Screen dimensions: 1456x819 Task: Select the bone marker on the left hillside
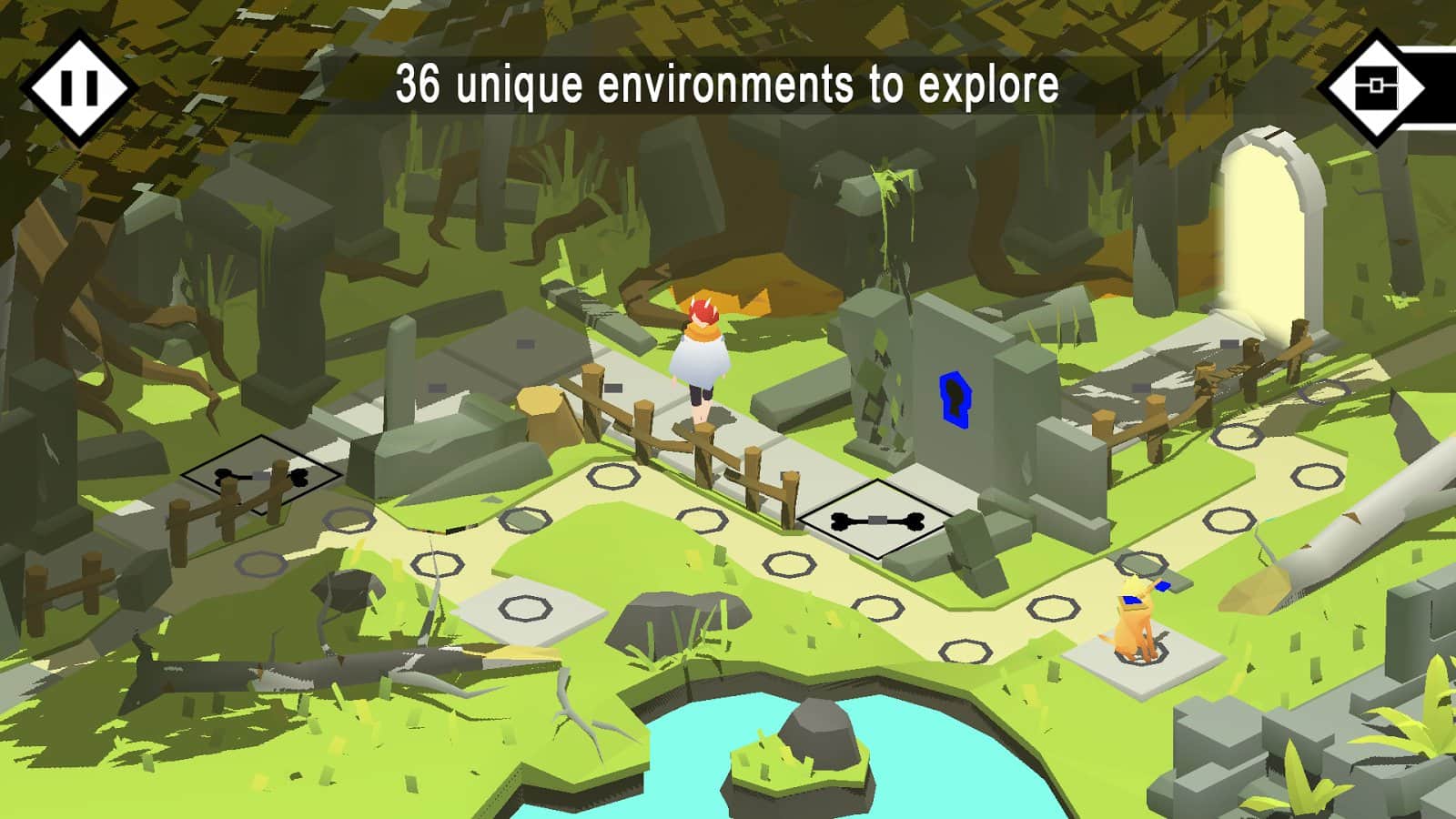[x=261, y=476]
